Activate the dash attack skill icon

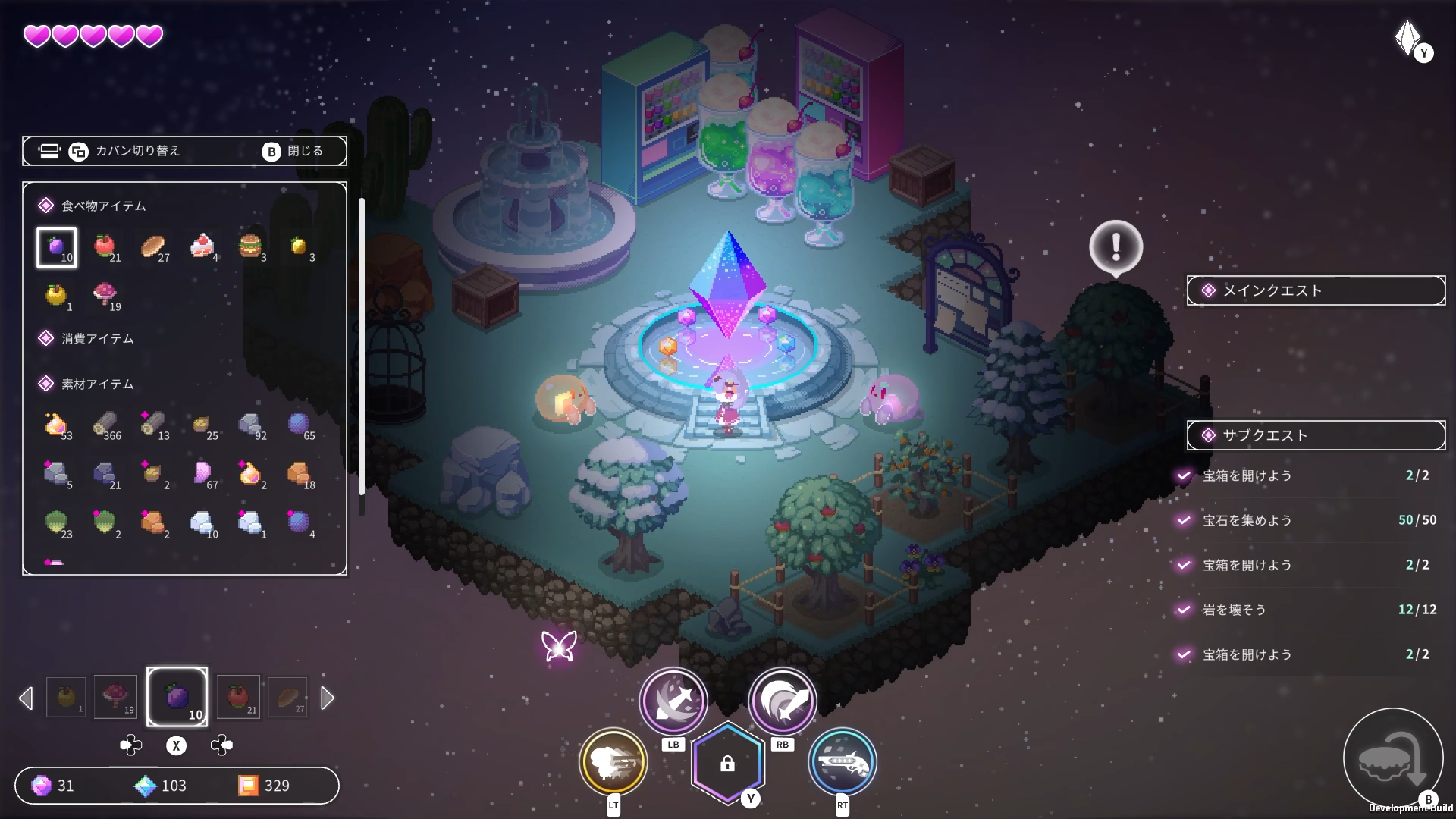click(613, 761)
